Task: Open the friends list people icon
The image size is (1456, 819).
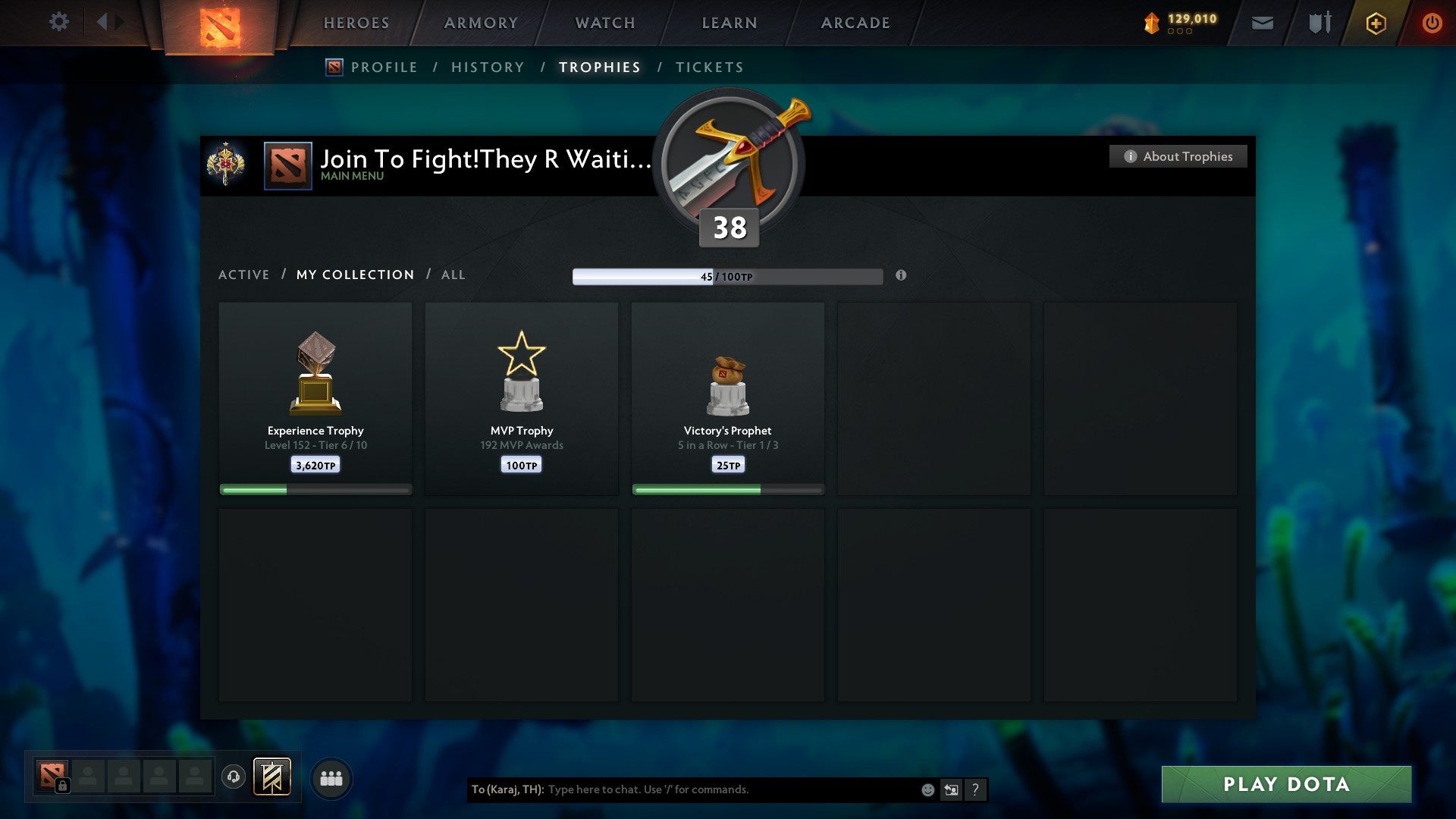Action: click(x=331, y=777)
